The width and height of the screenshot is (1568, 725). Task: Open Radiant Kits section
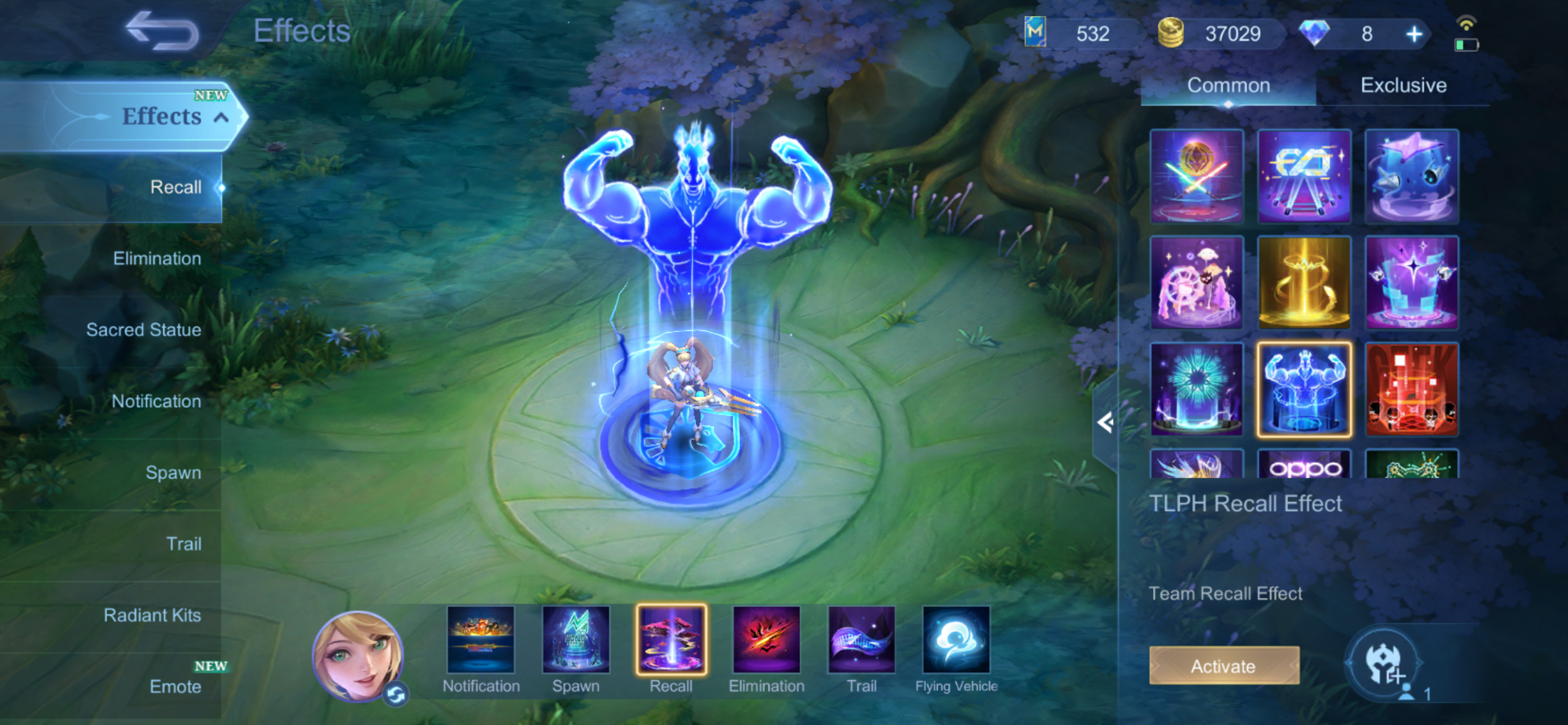pos(152,615)
